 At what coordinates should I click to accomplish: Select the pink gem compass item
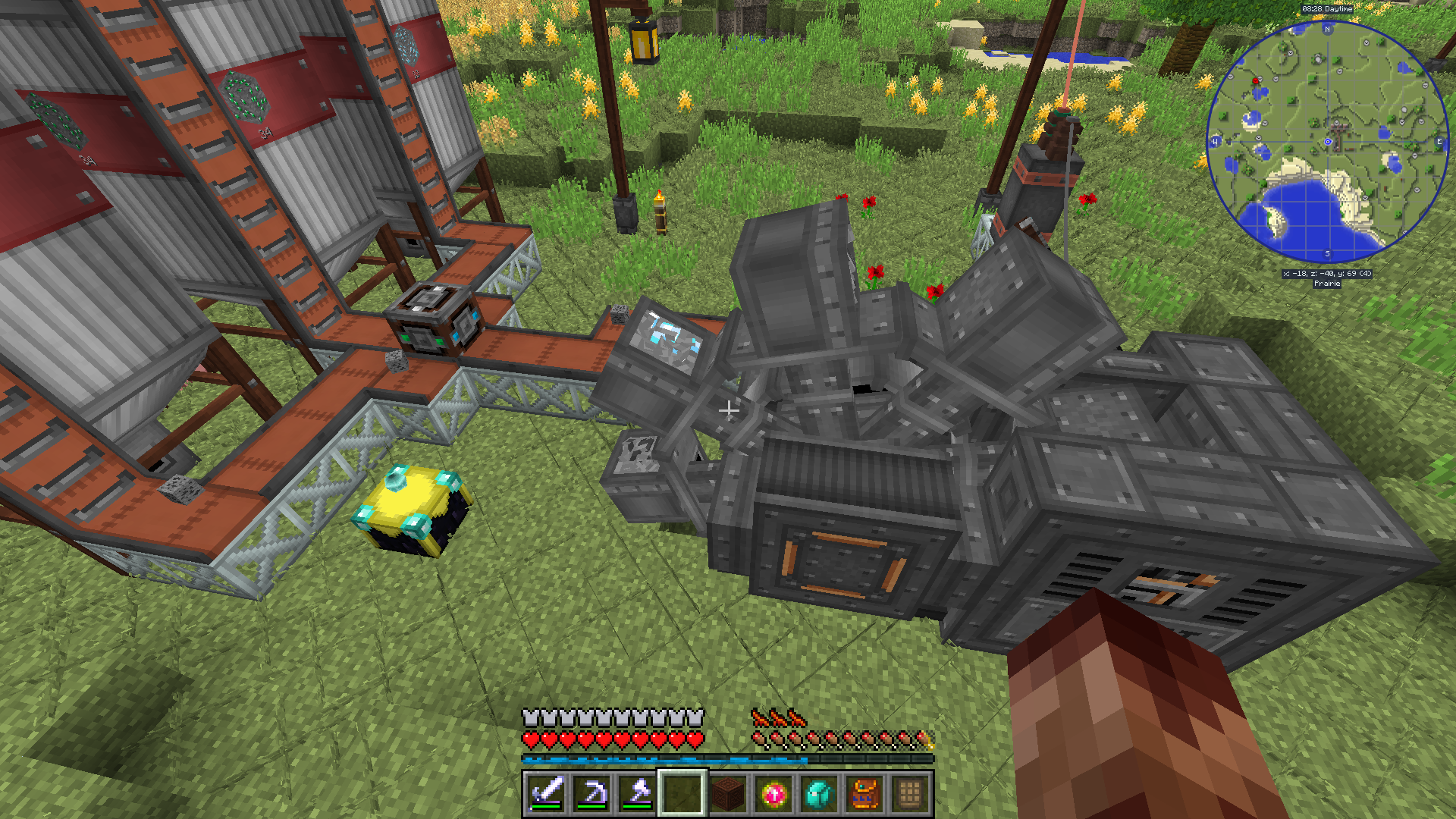click(773, 794)
